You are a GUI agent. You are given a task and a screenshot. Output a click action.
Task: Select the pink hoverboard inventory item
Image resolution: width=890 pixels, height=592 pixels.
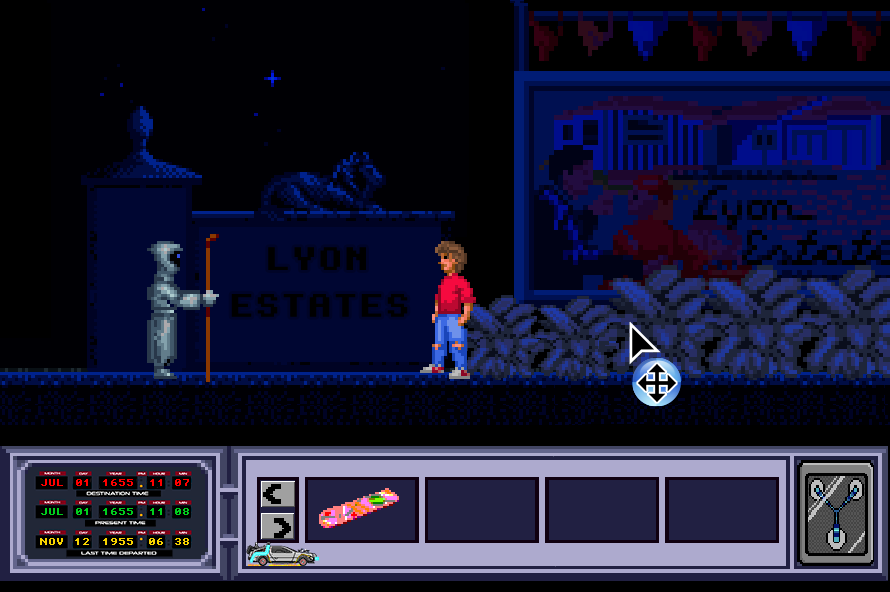[x=360, y=509]
